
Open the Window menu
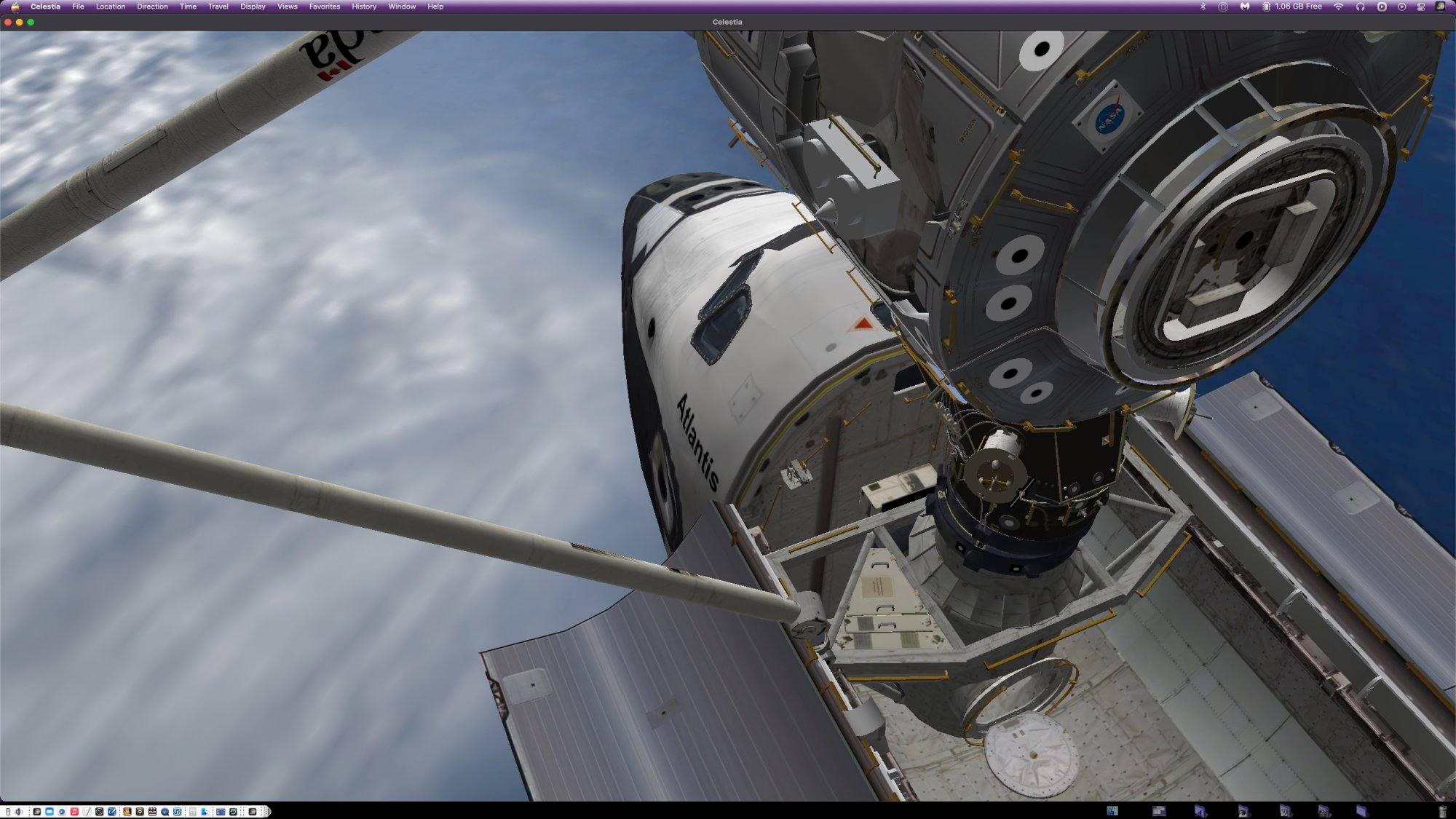(x=402, y=7)
